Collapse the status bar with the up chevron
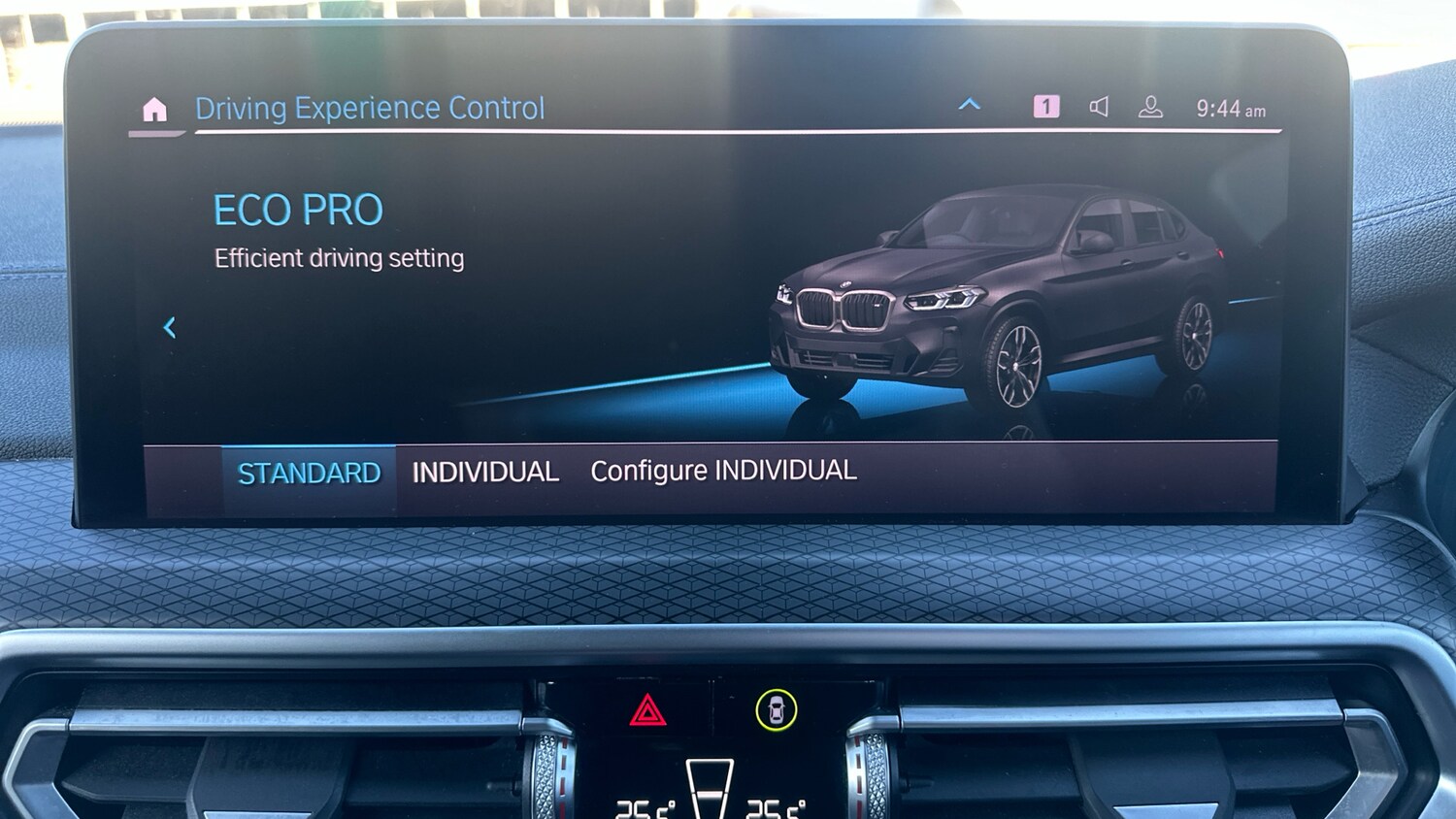The width and height of the screenshot is (1456, 819). [x=970, y=105]
